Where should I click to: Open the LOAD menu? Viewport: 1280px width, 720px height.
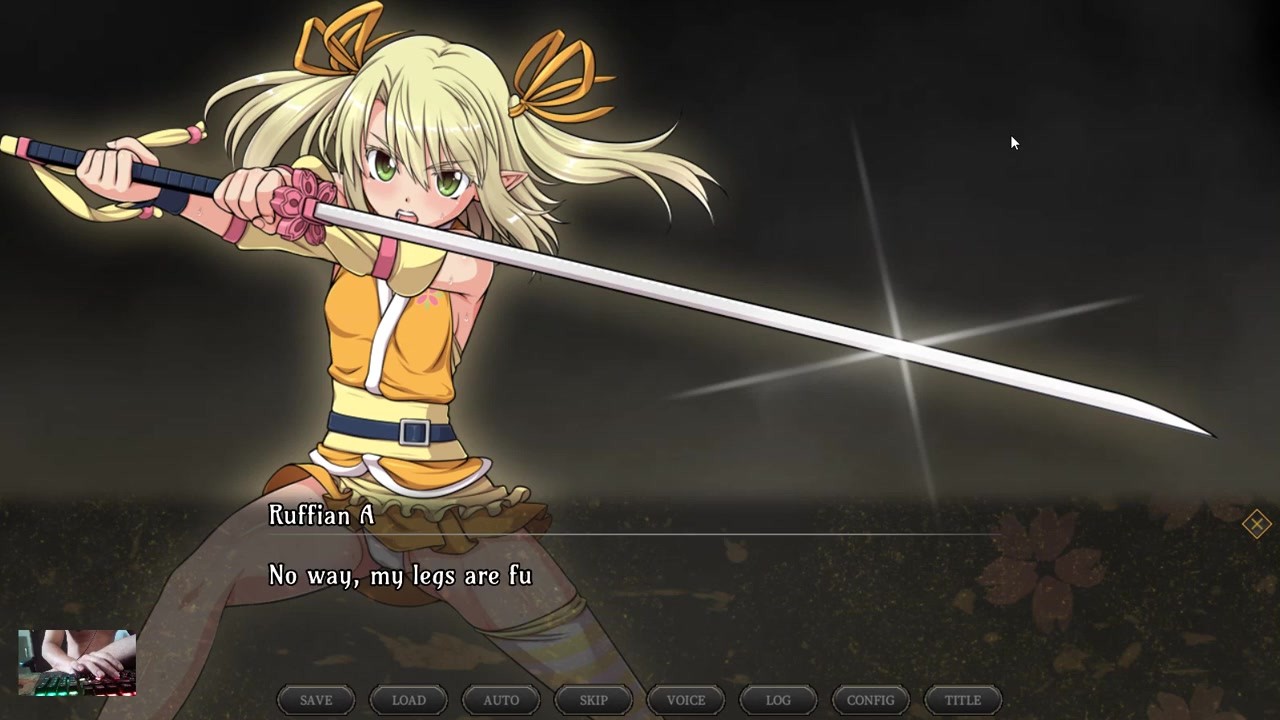pyautogui.click(x=408, y=700)
